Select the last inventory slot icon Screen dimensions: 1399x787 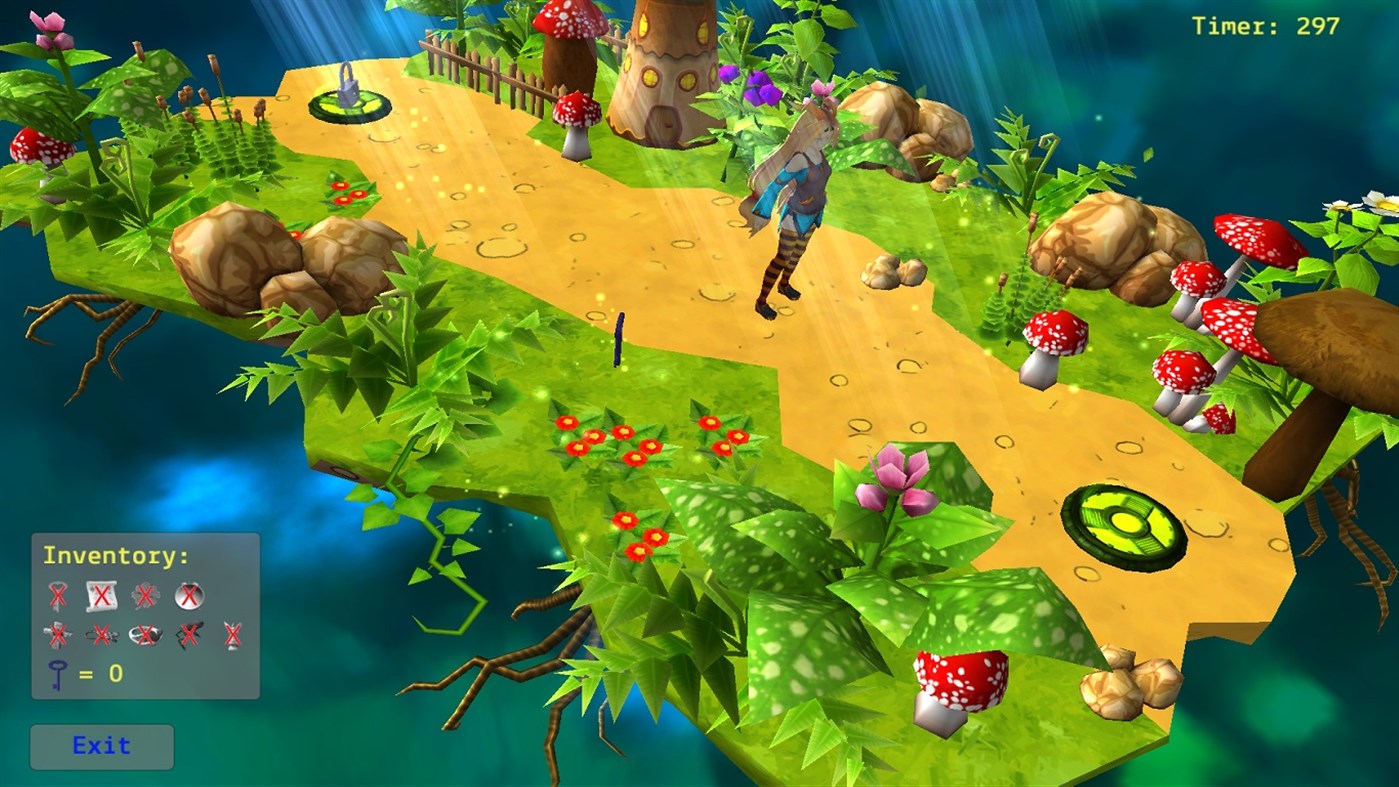[x=233, y=634]
